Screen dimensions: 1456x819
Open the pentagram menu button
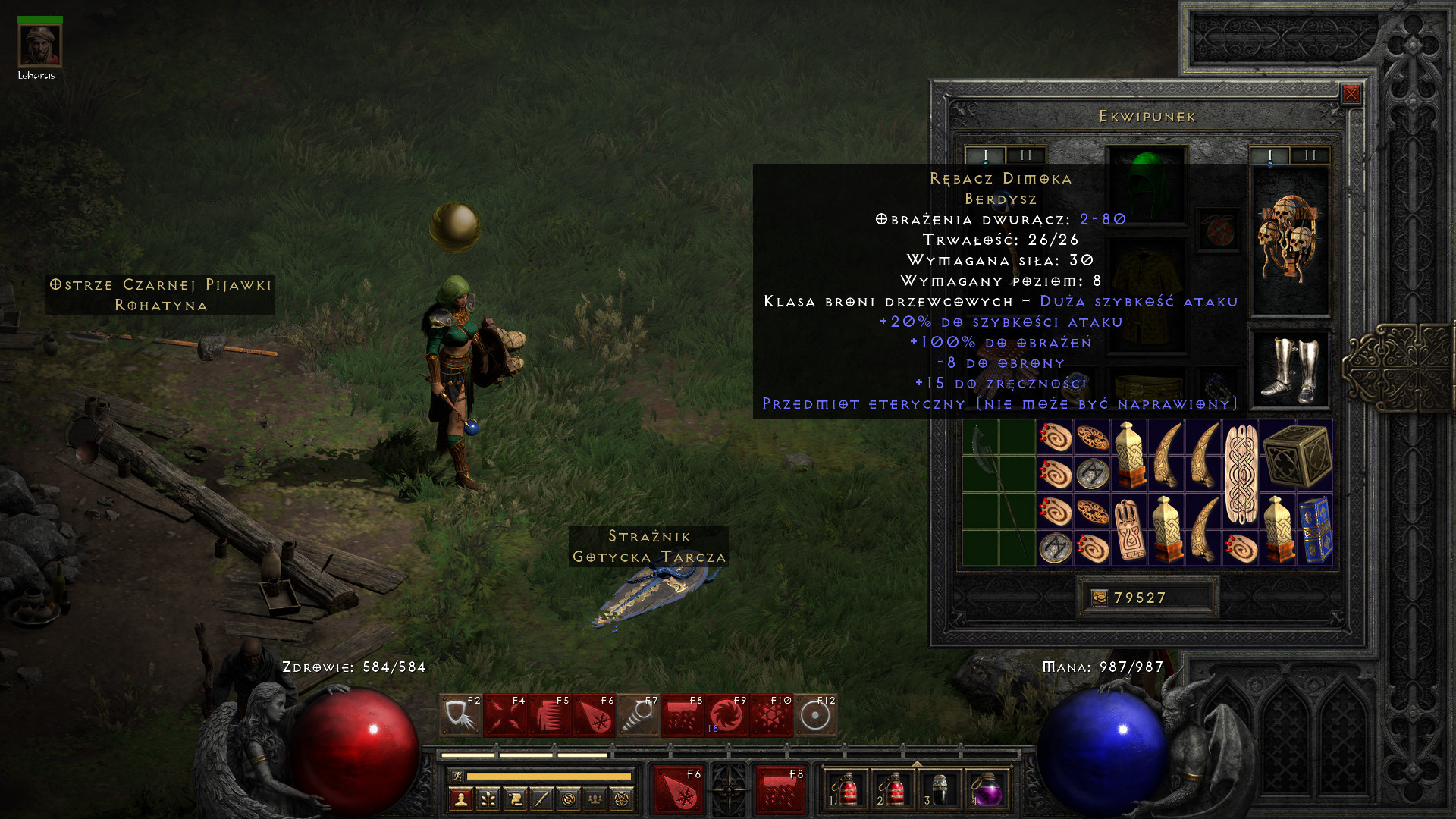(x=622, y=799)
